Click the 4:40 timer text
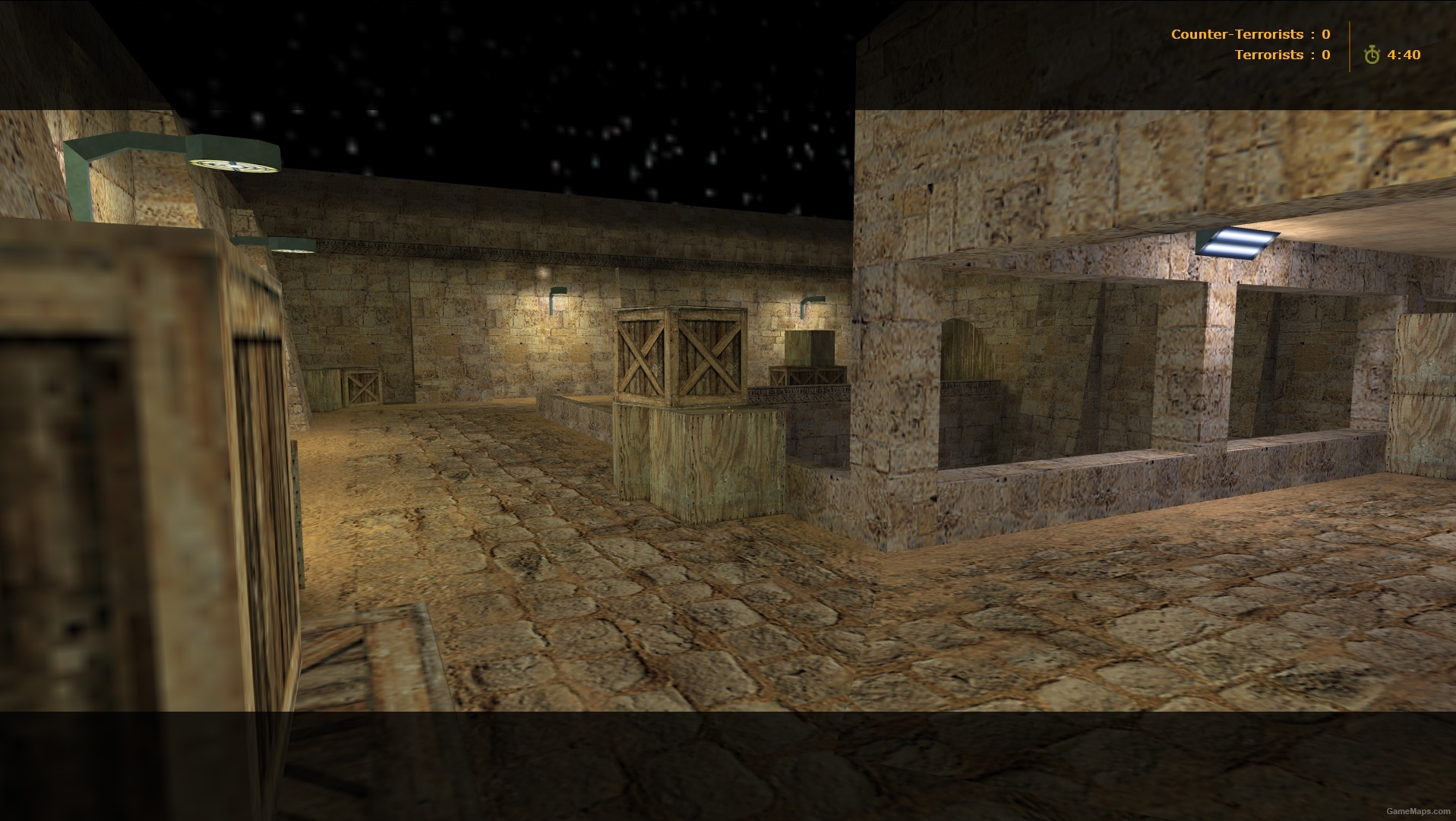This screenshot has height=821, width=1456. (1405, 54)
